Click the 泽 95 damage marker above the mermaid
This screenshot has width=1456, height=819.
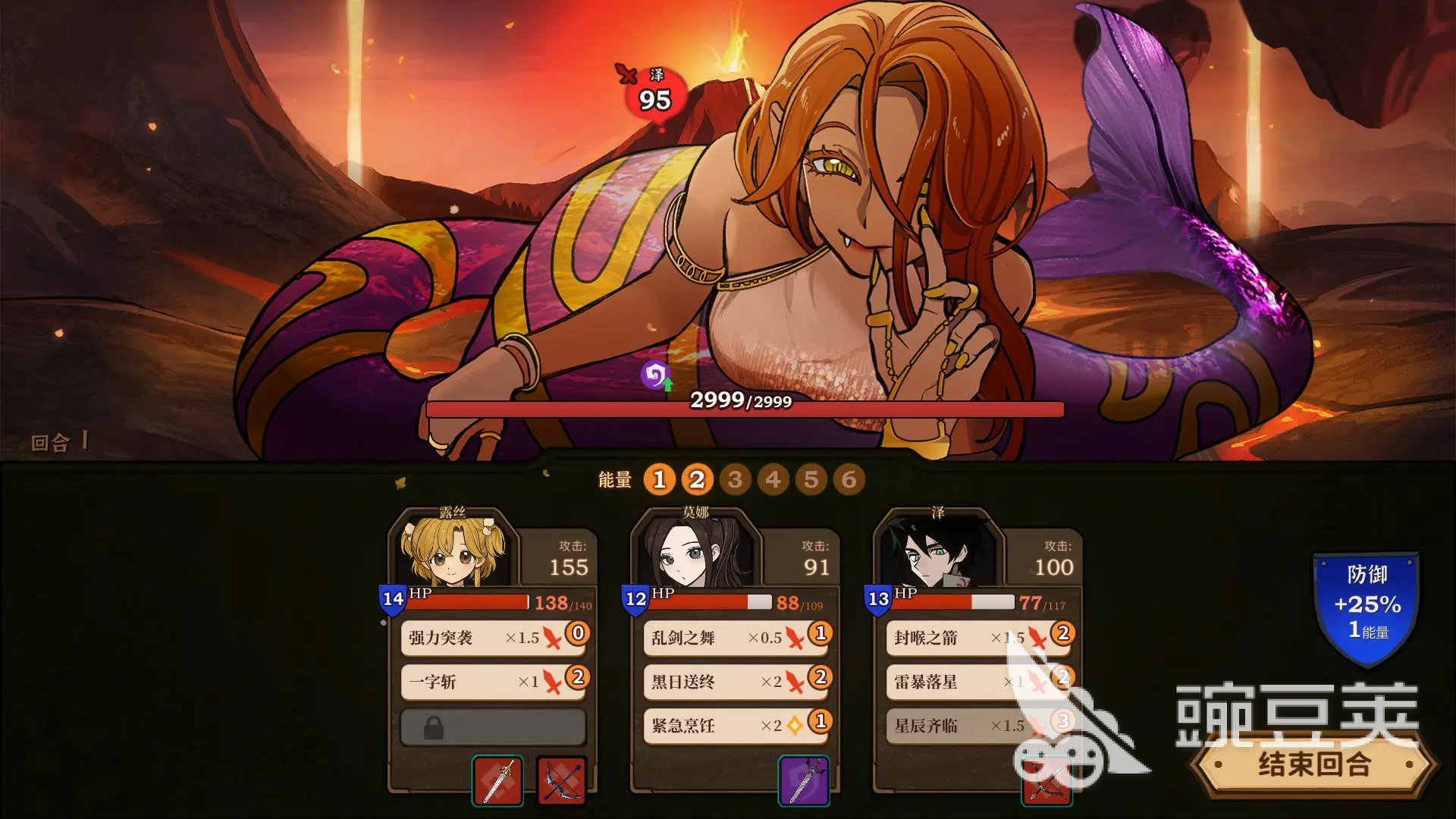(654, 91)
